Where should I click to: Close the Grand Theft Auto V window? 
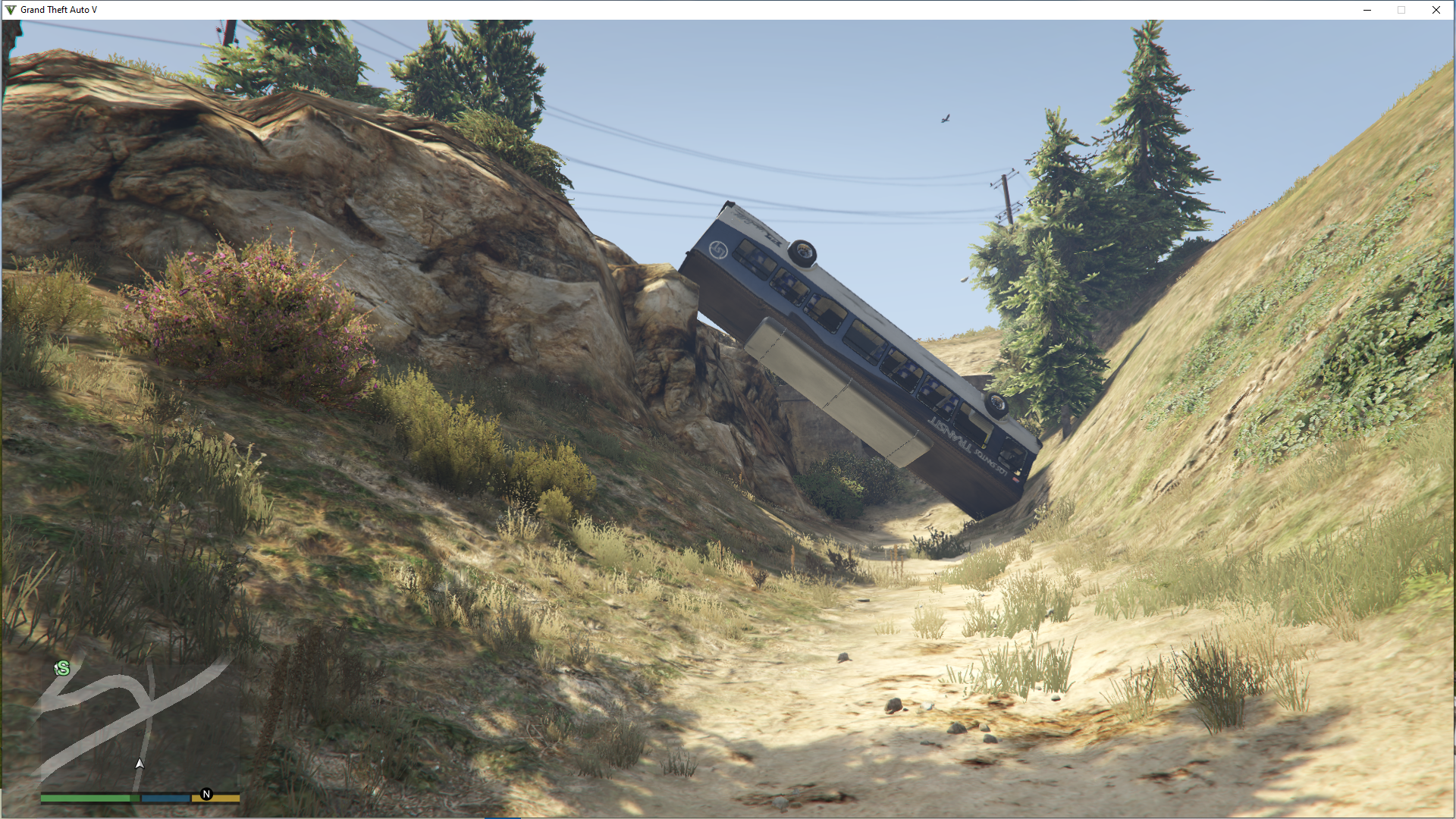tap(1436, 10)
